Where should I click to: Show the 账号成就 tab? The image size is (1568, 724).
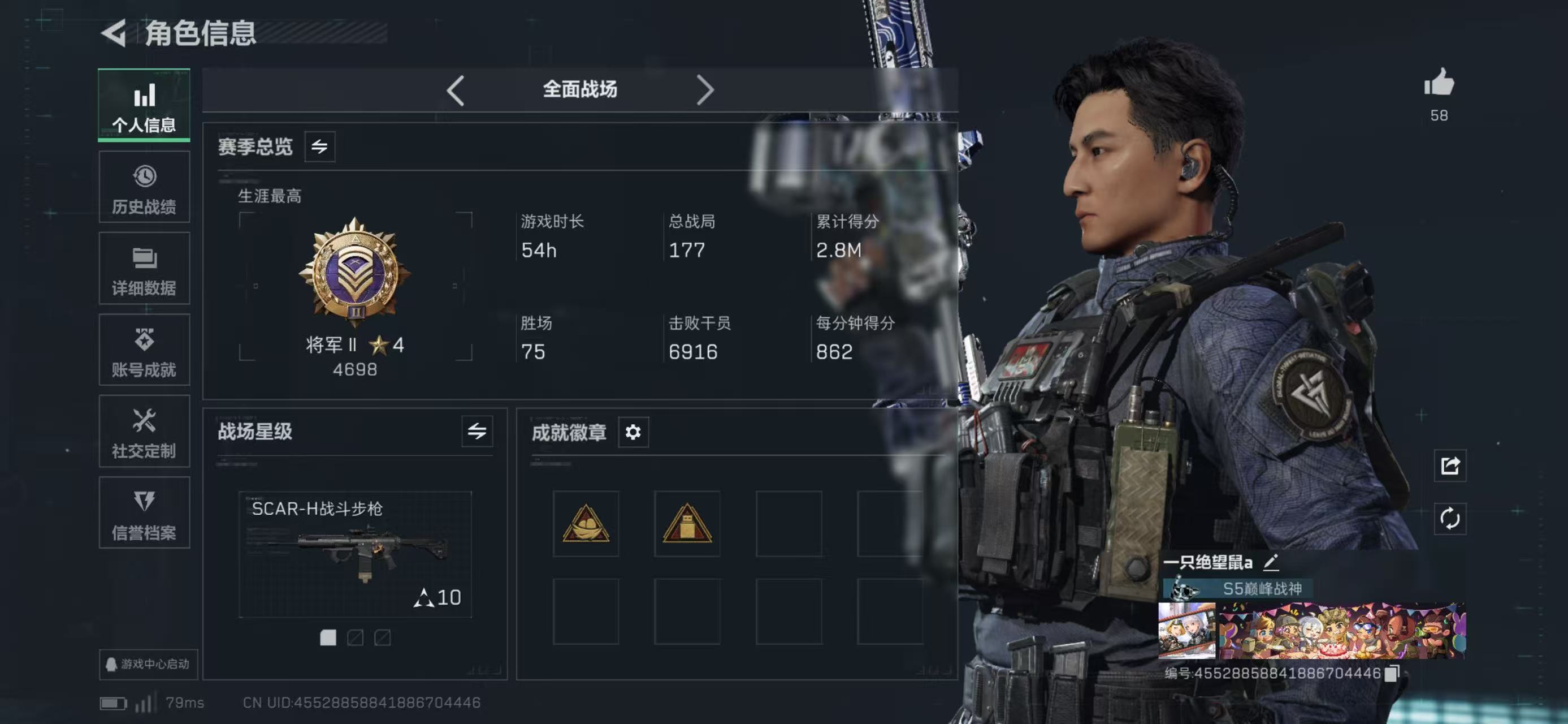(x=144, y=350)
